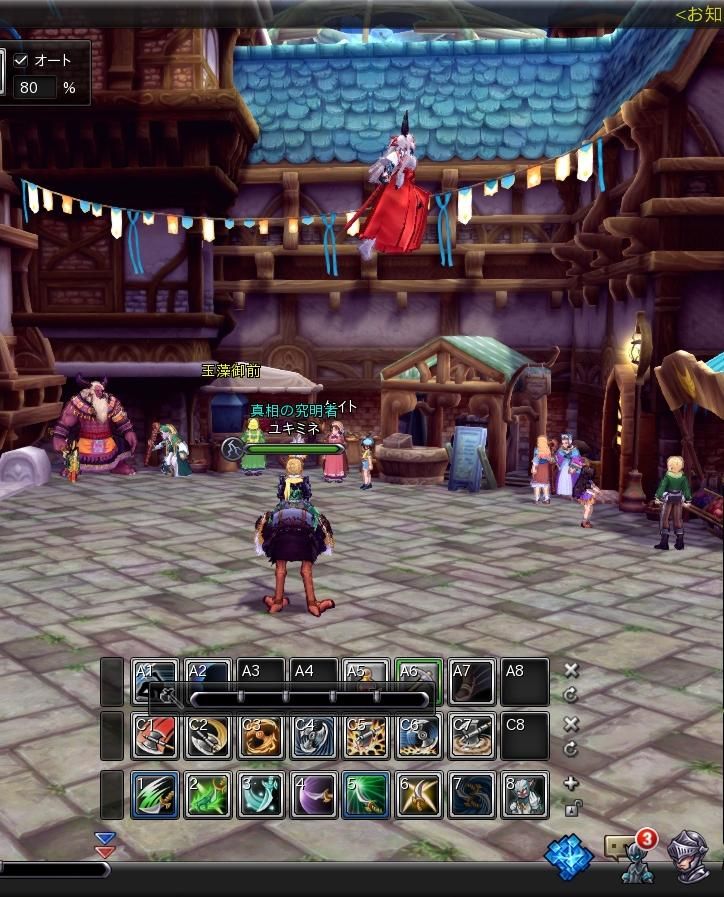Use the C5 golden burst skill
This screenshot has width=724, height=897.
(x=367, y=737)
